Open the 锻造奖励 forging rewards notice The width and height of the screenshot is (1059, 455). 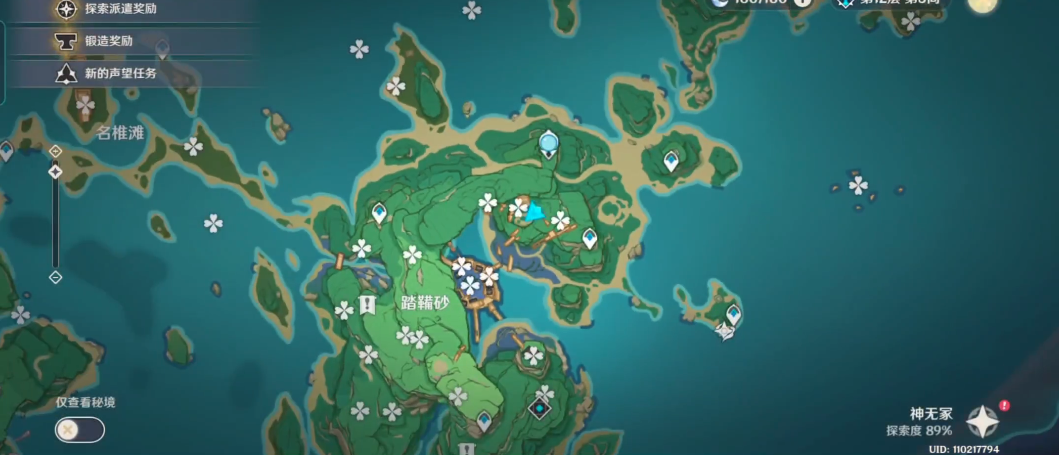110,41
